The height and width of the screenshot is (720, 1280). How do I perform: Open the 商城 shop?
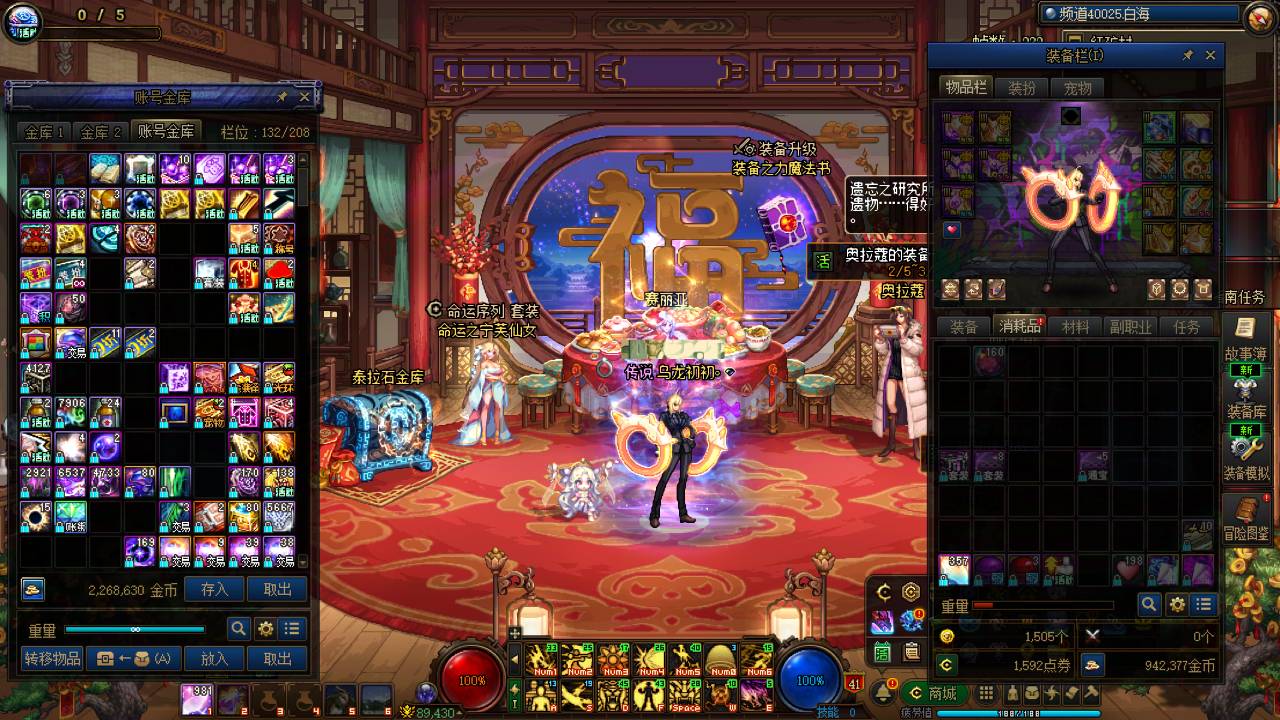[932, 693]
